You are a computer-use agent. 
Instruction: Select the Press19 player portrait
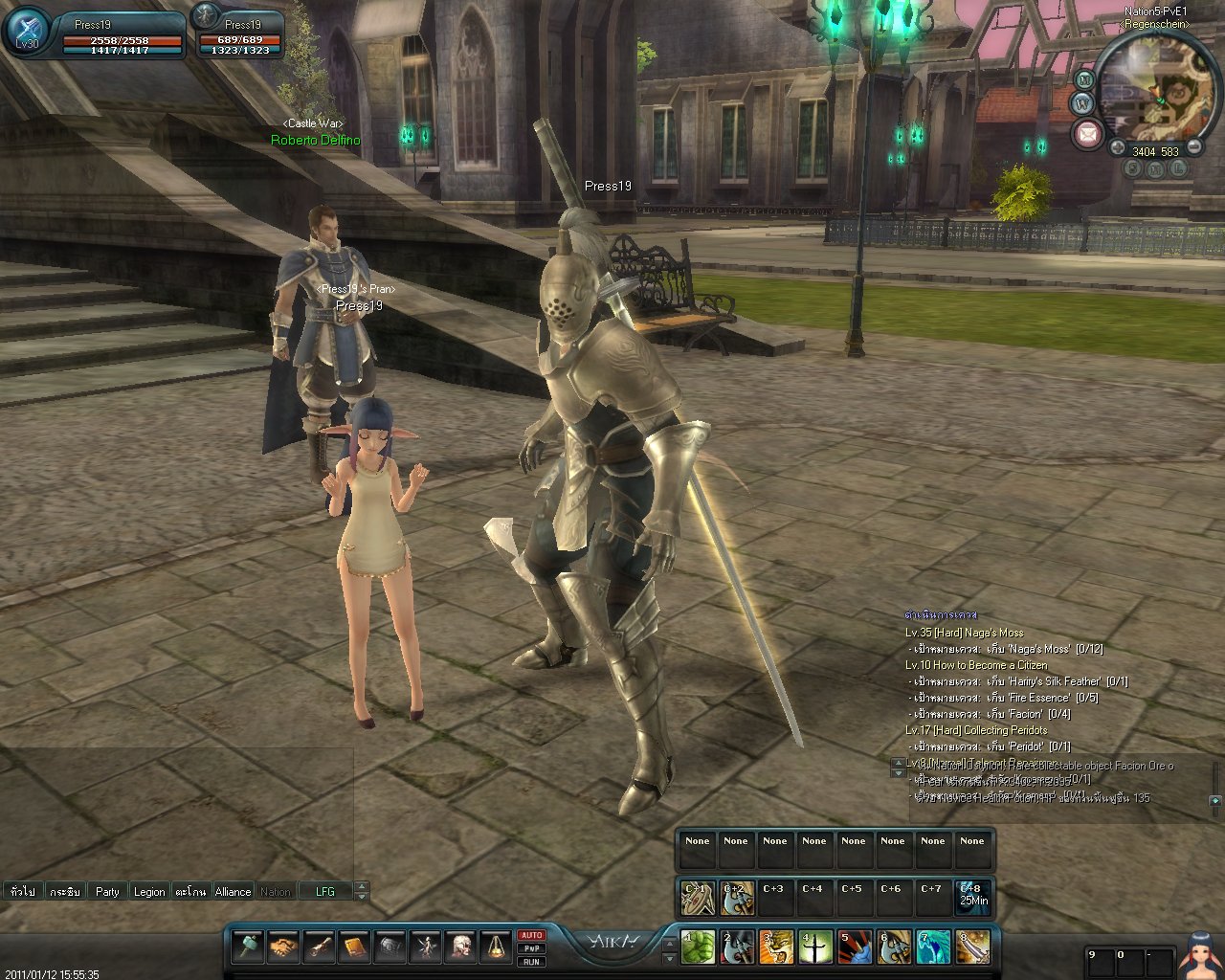[x=28, y=32]
